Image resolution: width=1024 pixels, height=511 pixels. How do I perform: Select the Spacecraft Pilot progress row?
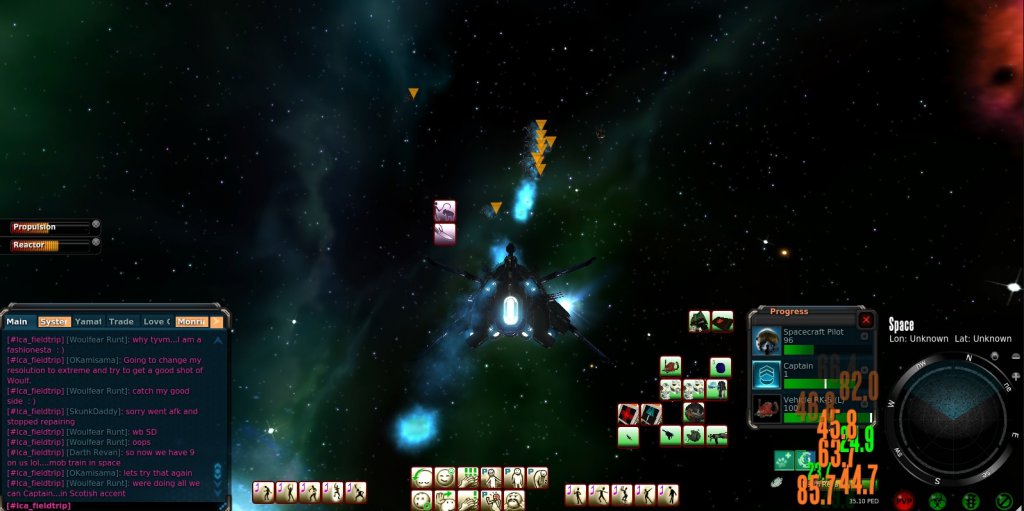click(810, 340)
